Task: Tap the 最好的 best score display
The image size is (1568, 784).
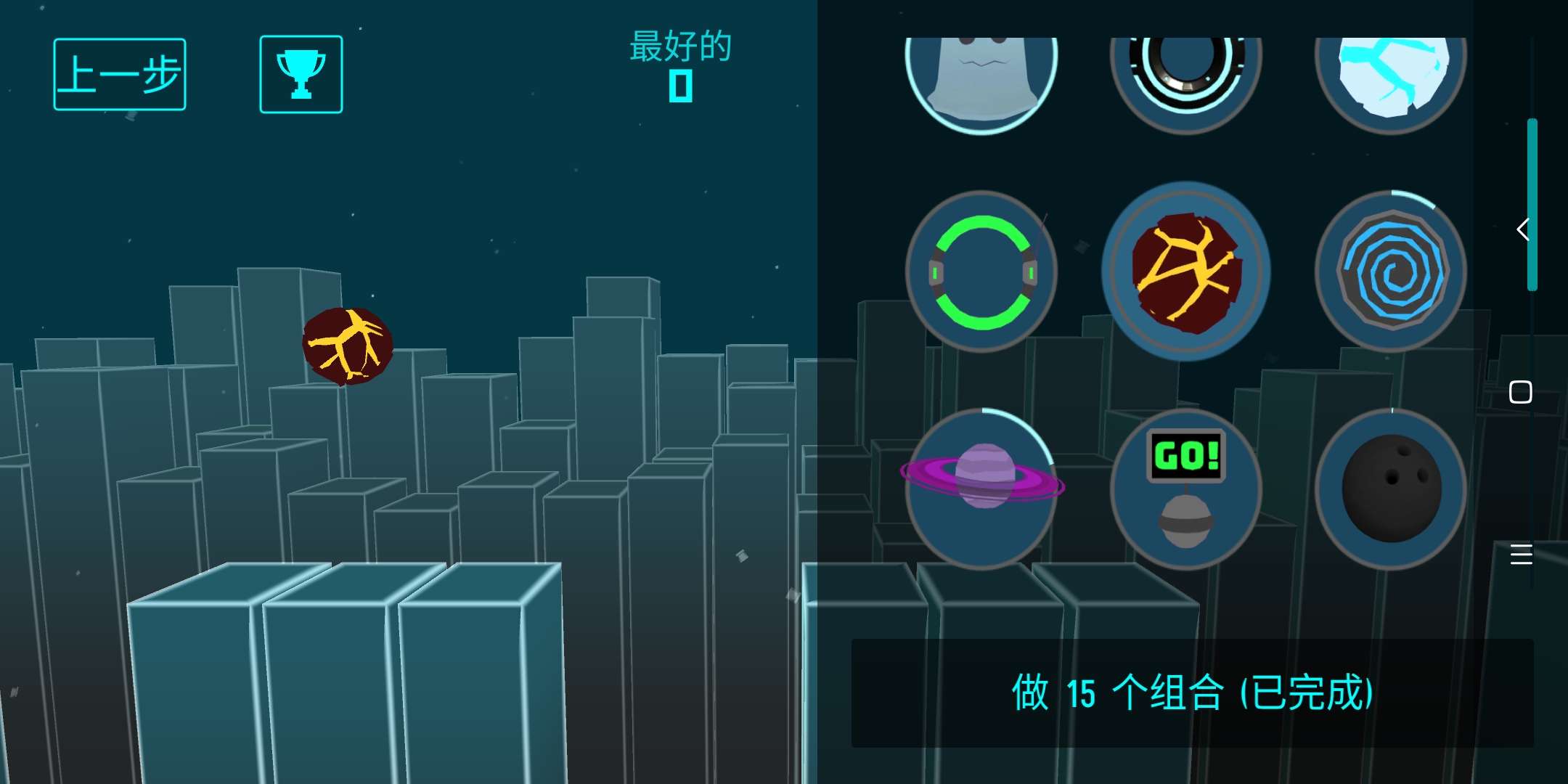Action: [x=678, y=64]
